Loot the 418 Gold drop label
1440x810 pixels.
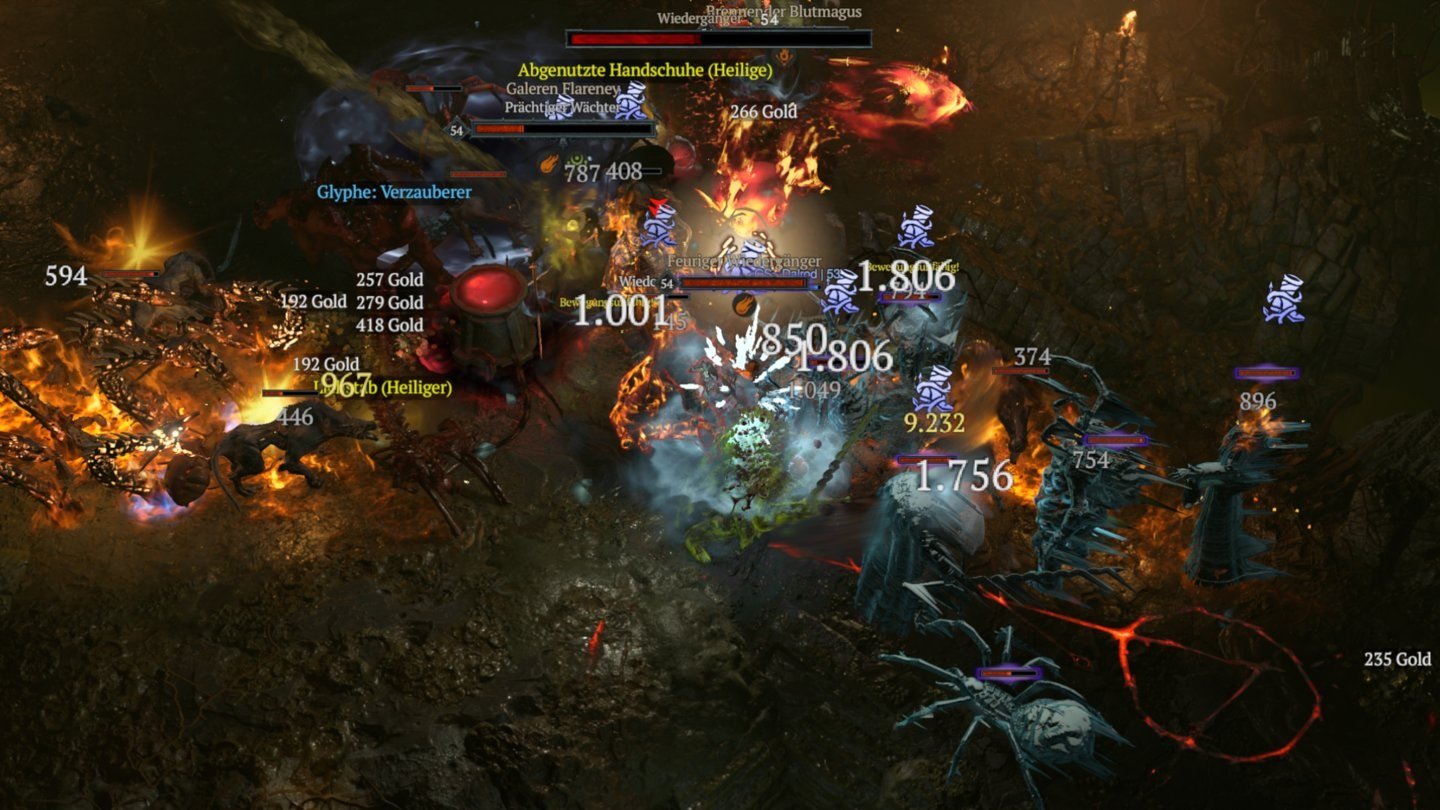coord(389,325)
